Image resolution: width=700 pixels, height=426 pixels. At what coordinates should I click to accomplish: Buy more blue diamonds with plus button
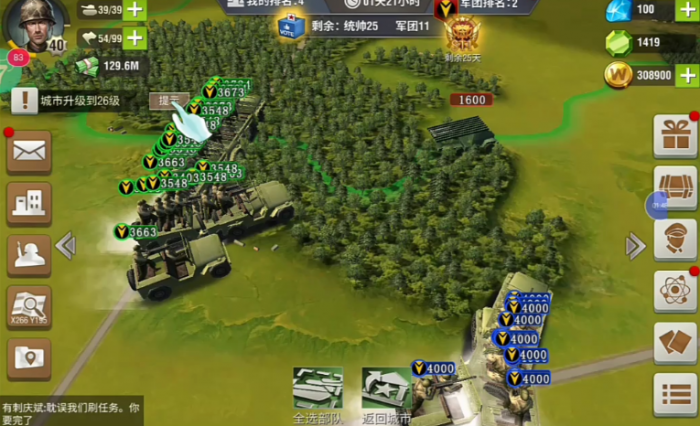tap(687, 10)
